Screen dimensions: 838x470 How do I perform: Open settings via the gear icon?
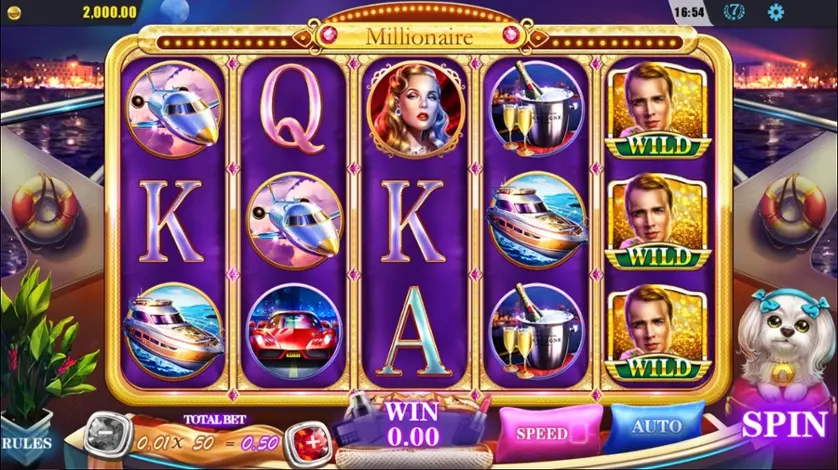click(x=775, y=13)
